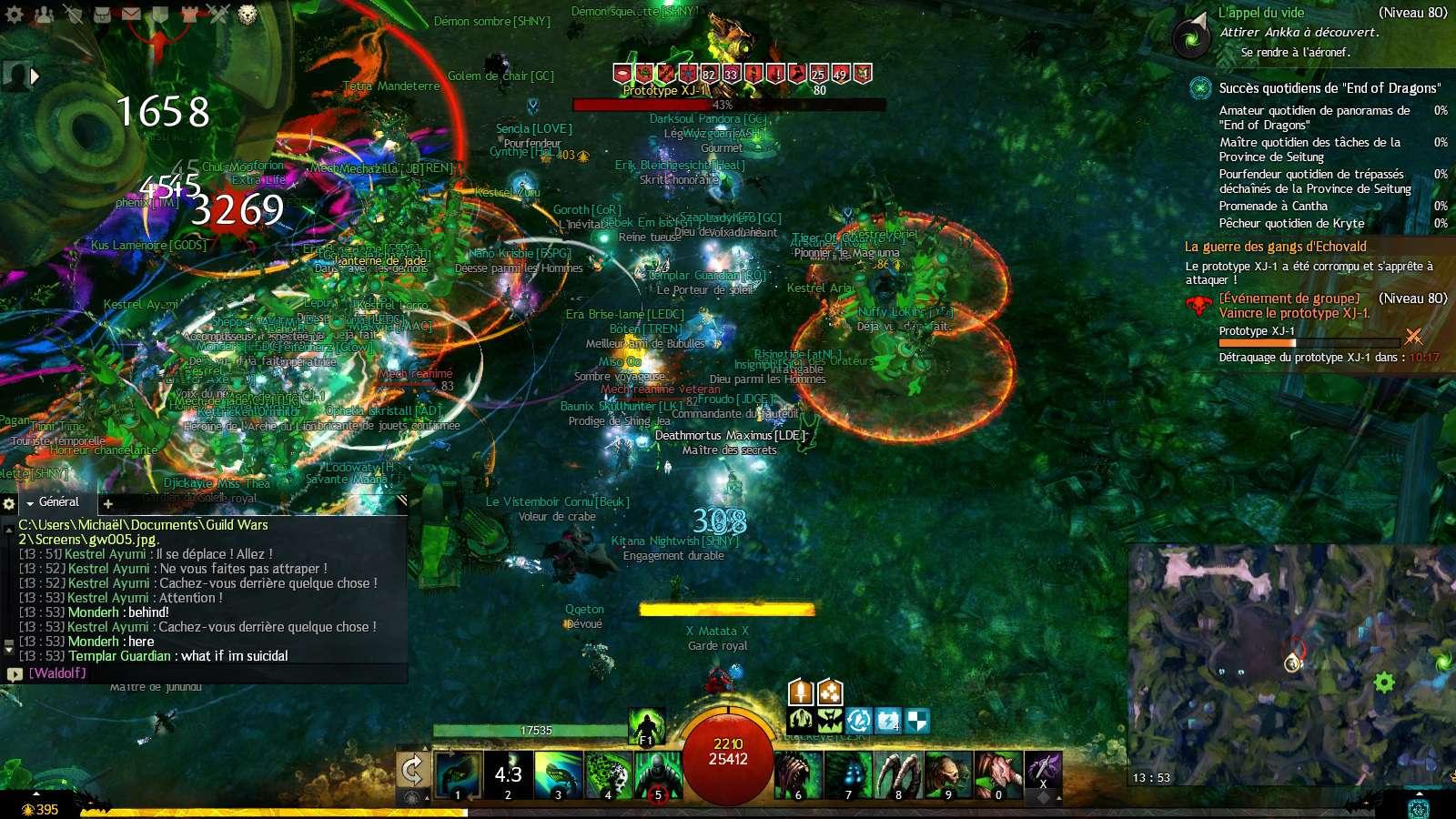This screenshot has width=1456, height=819.
Task: Open the PvP crossed-swords panel
Action: click(218, 13)
